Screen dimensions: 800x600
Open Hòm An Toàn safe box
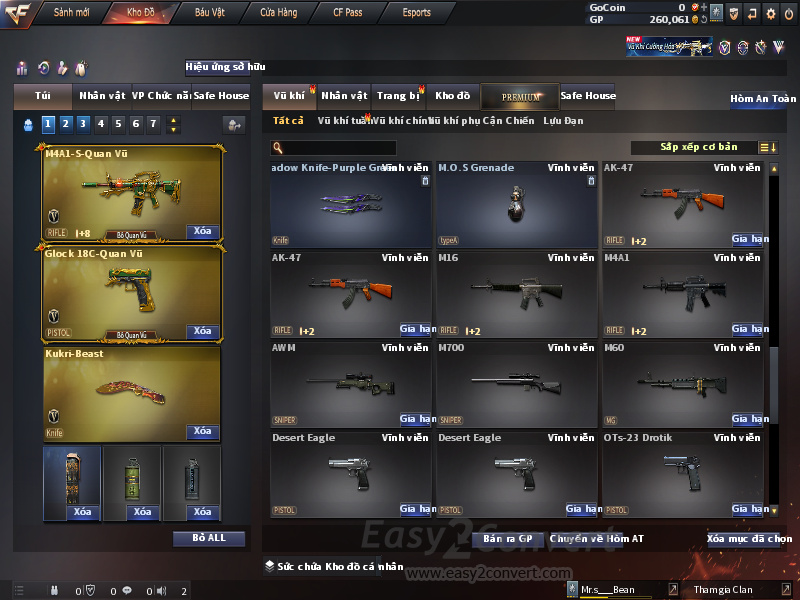(763, 99)
